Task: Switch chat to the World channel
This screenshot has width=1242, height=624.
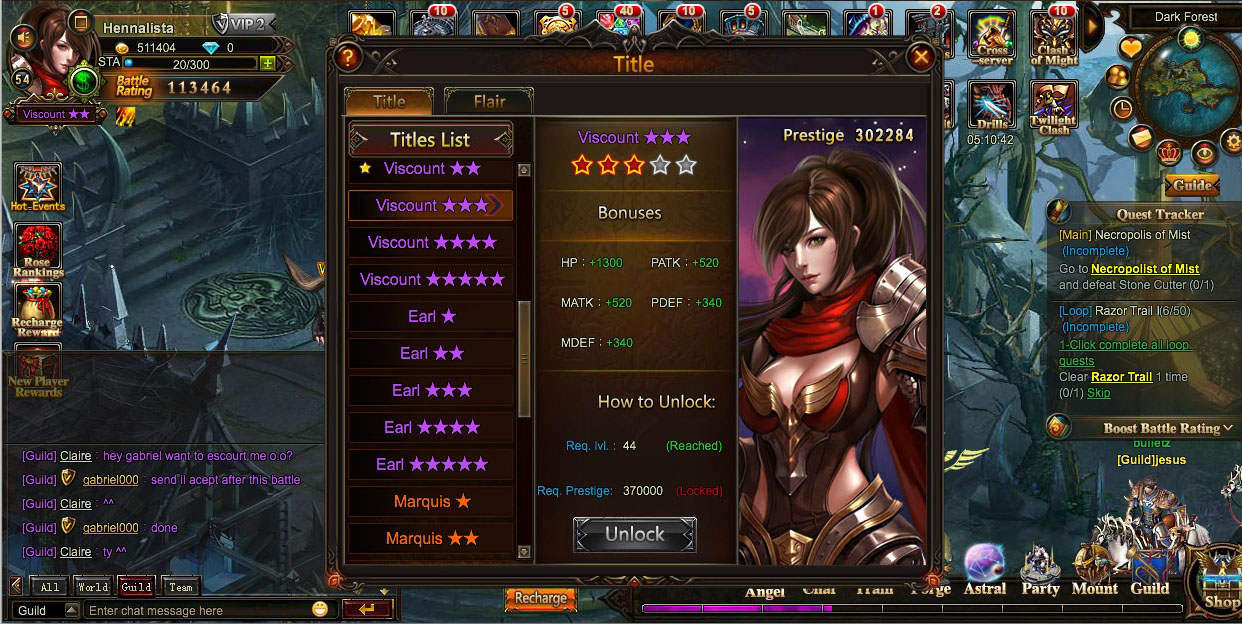Action: [x=93, y=587]
